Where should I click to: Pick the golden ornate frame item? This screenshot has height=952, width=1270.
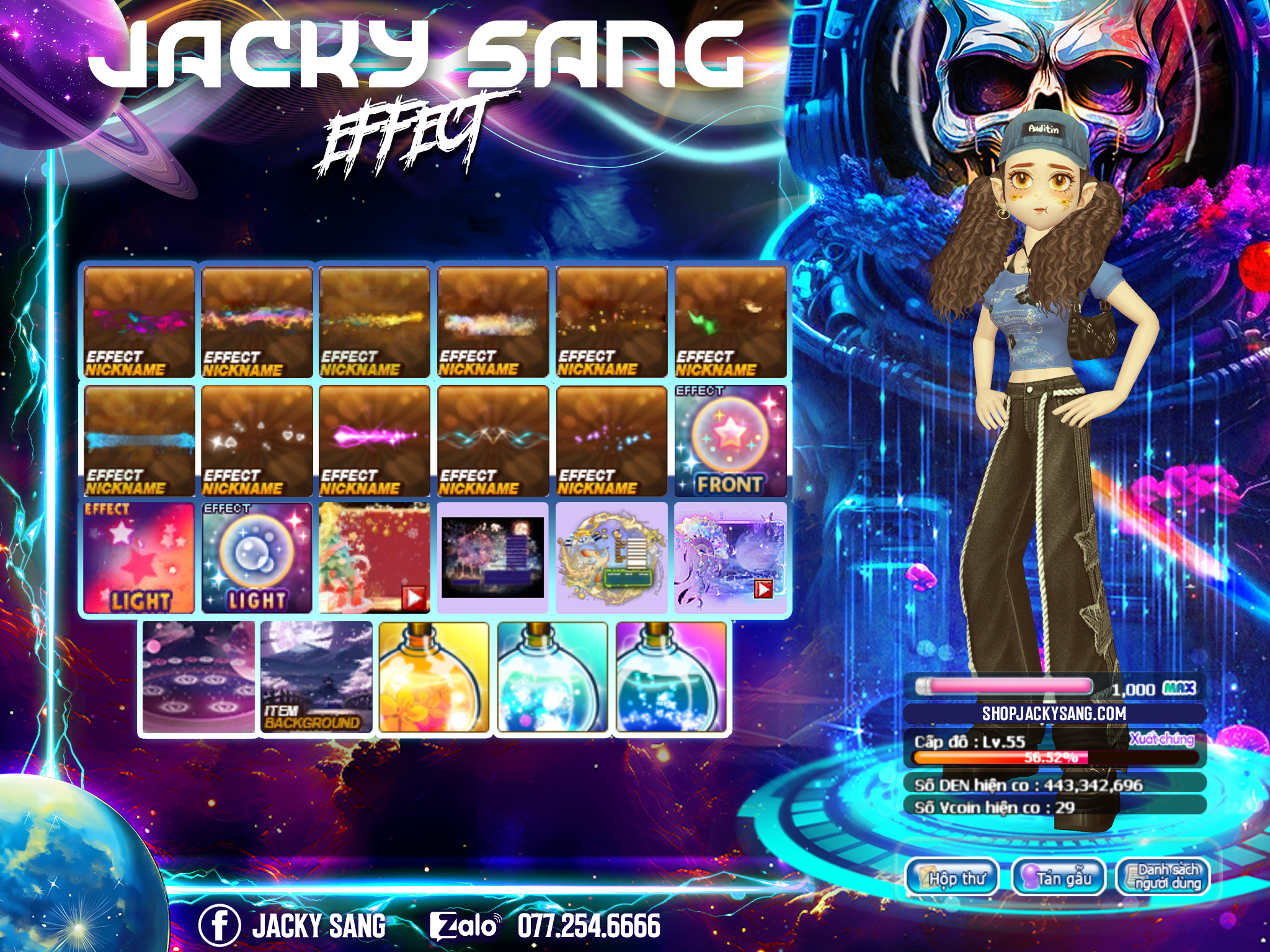(x=611, y=558)
